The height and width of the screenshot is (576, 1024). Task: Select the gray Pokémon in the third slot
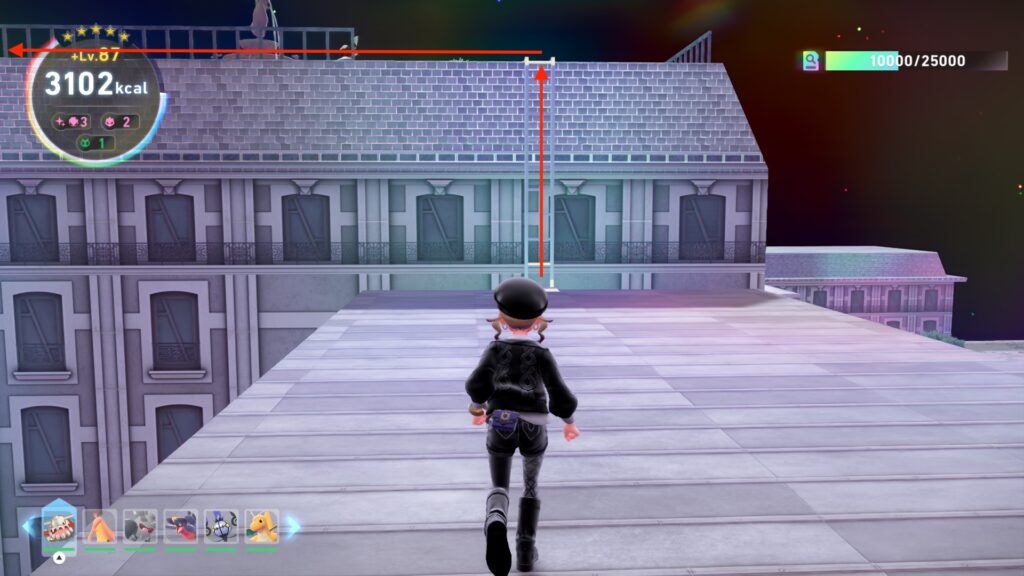click(x=140, y=527)
